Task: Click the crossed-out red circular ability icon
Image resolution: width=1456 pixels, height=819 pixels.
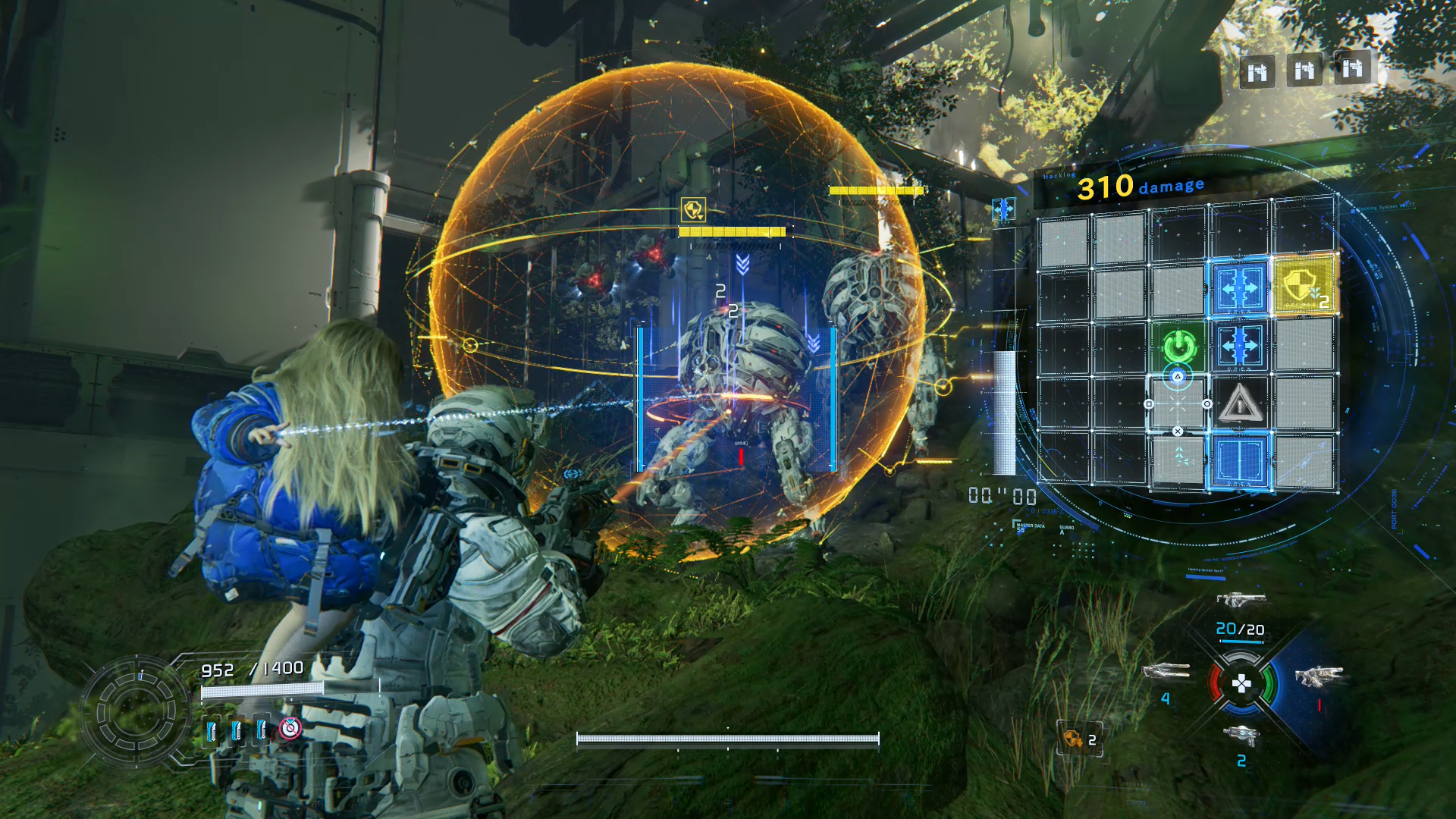Action: 290,729
